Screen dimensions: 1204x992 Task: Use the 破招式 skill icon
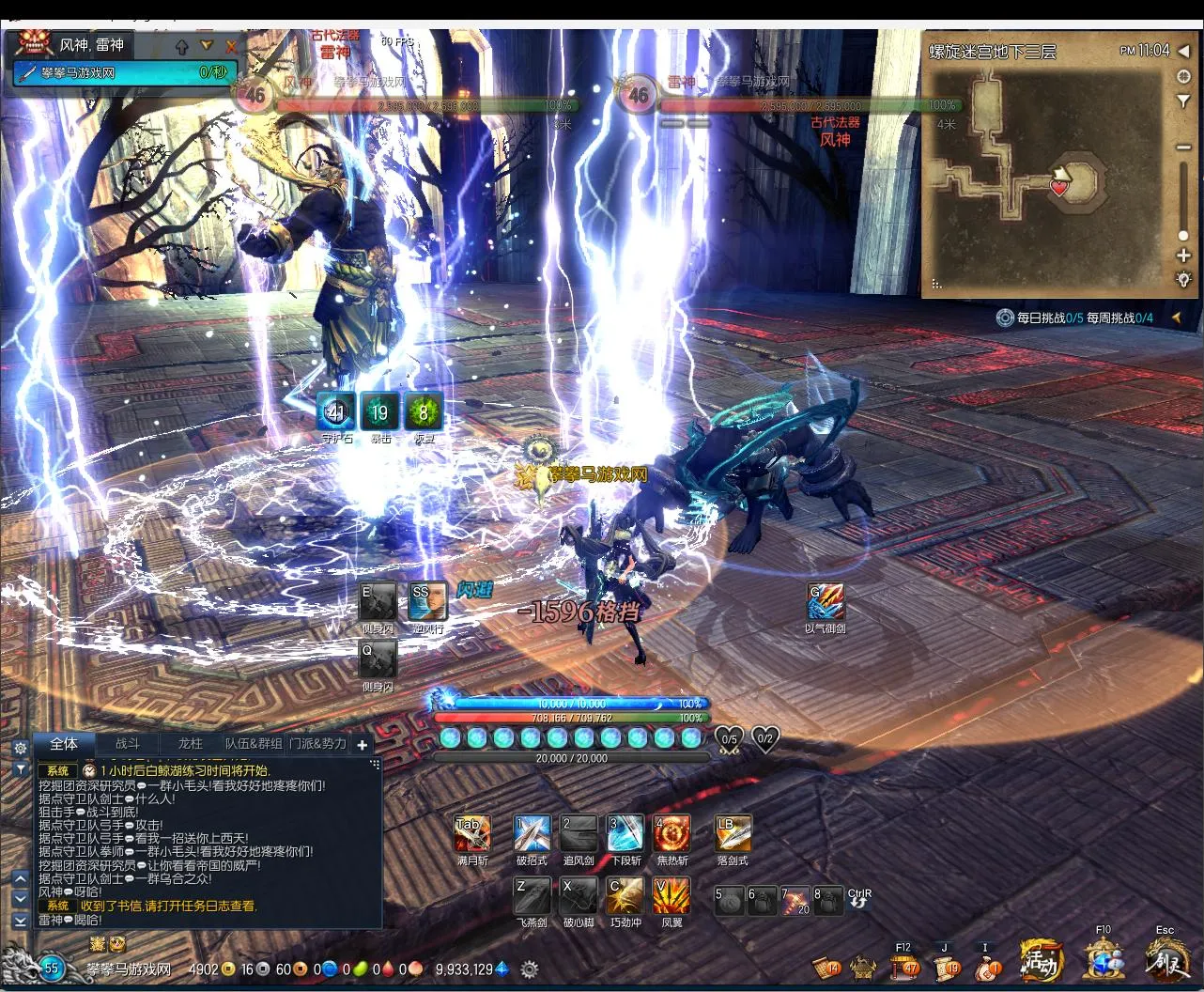[532, 833]
